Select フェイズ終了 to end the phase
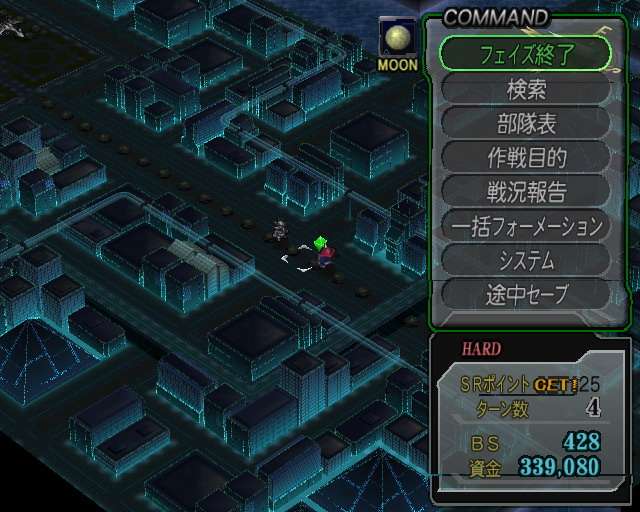640x512 pixels. click(525, 53)
